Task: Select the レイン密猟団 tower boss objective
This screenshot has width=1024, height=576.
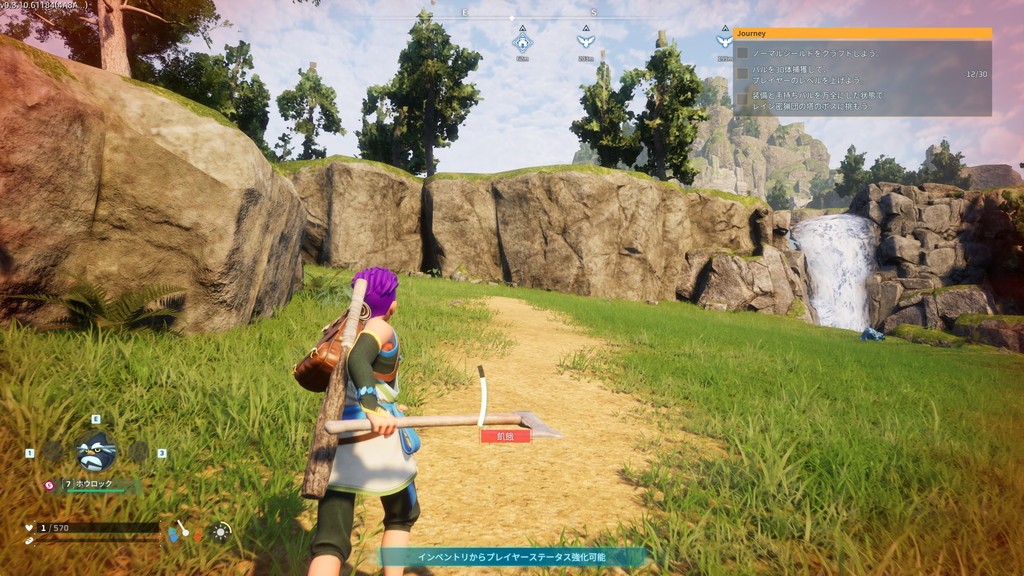Action: pyautogui.click(x=742, y=99)
